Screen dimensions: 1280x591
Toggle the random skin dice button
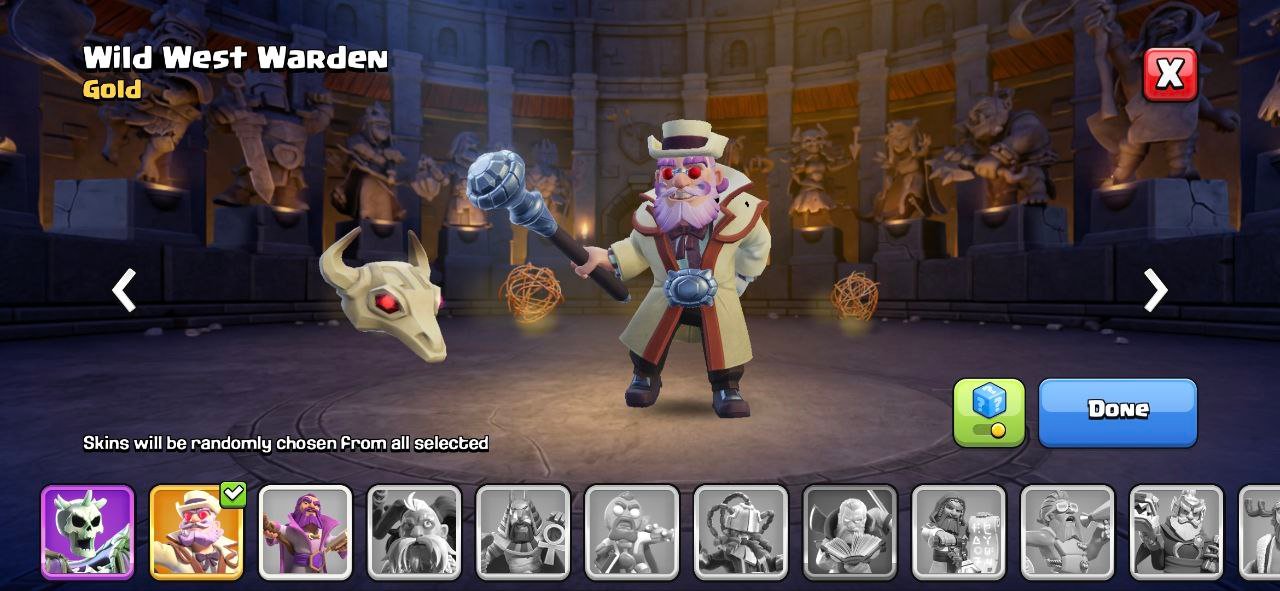[x=988, y=411]
